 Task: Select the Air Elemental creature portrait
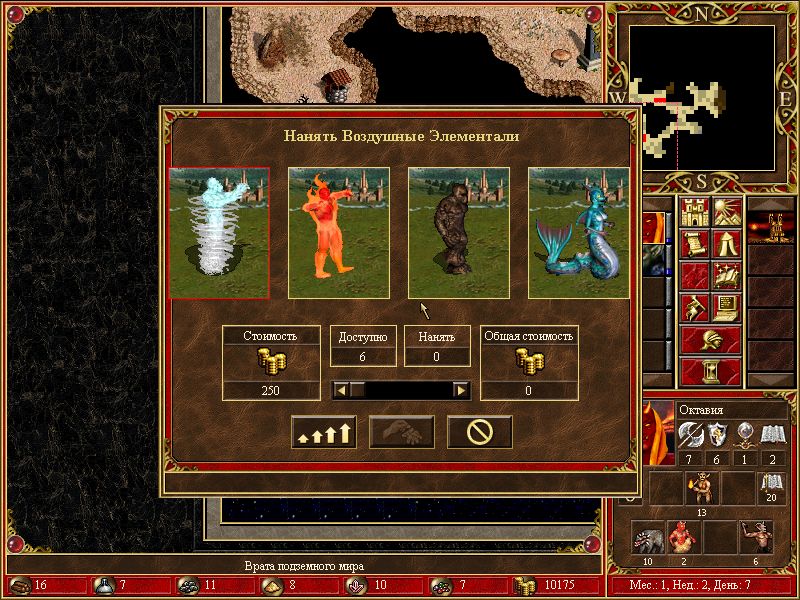point(219,233)
